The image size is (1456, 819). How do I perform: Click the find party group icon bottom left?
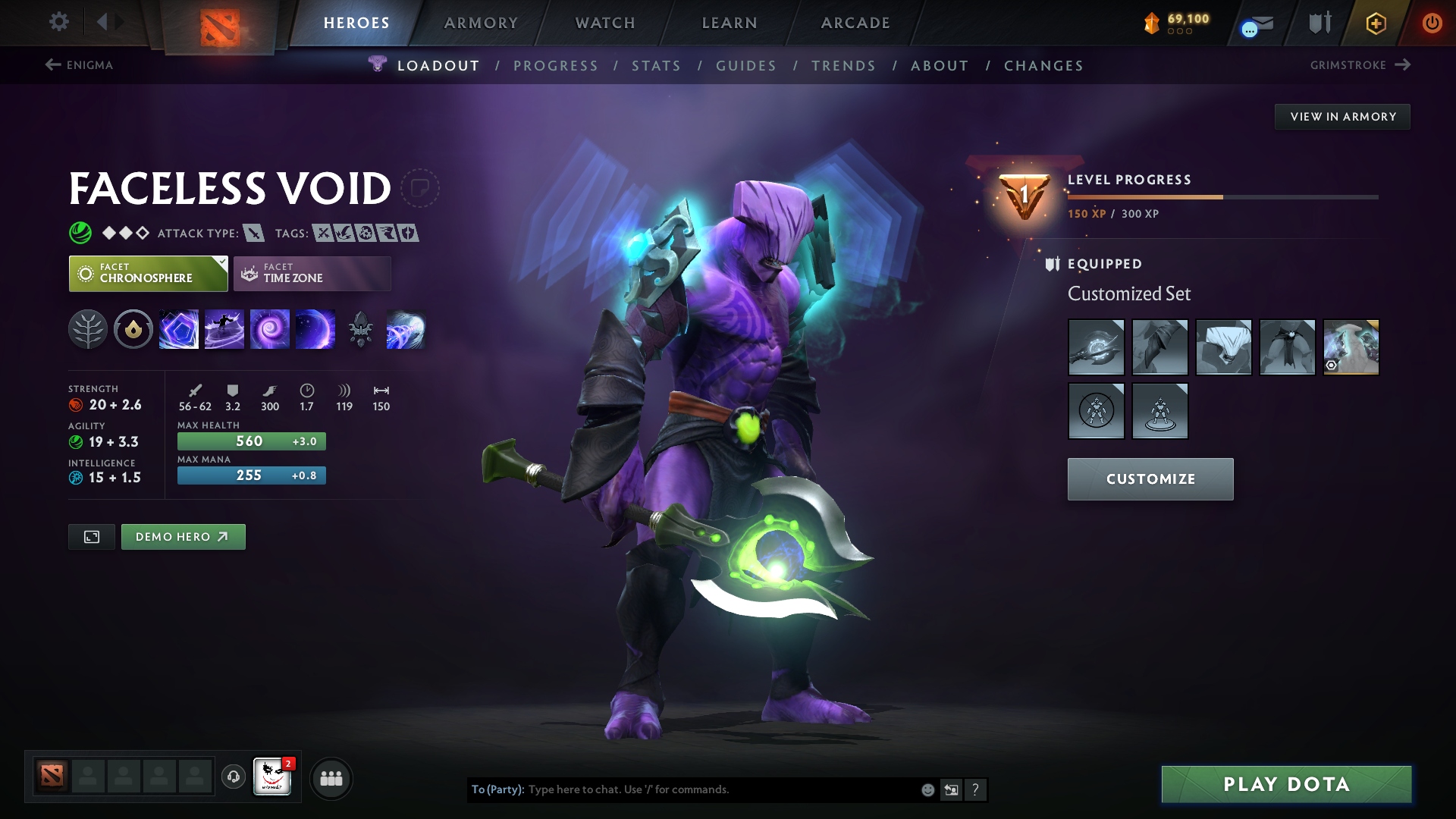[x=331, y=778]
